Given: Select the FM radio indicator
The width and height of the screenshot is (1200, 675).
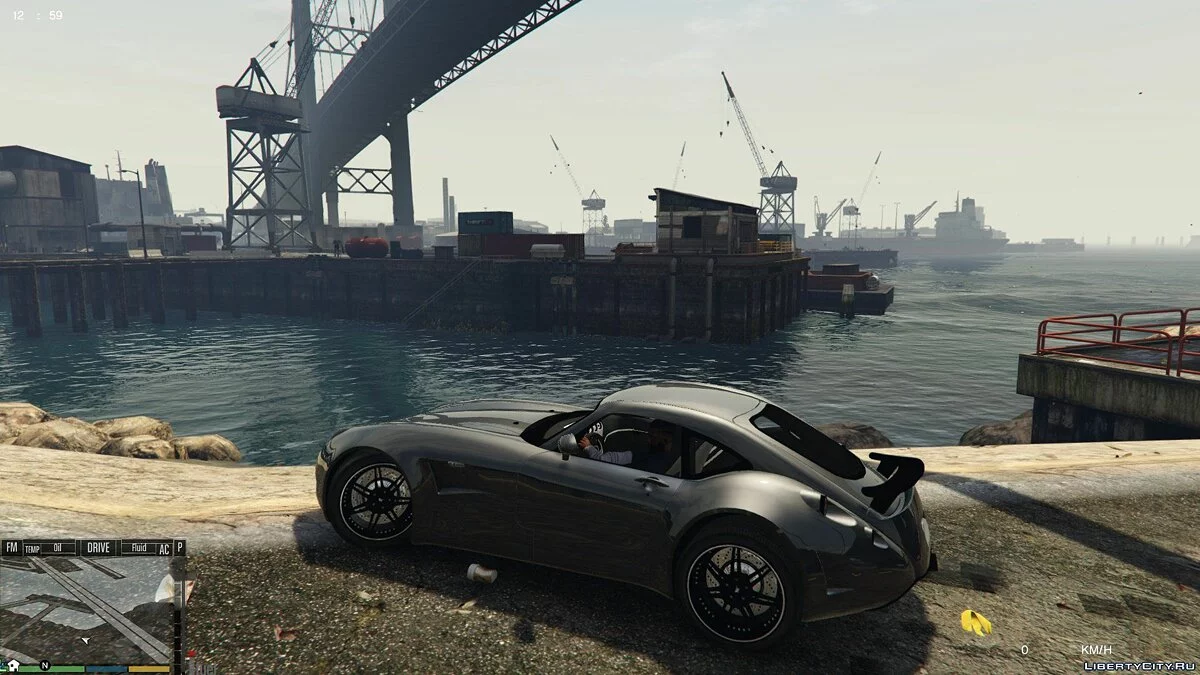Looking at the screenshot, I should pyautogui.click(x=11, y=547).
